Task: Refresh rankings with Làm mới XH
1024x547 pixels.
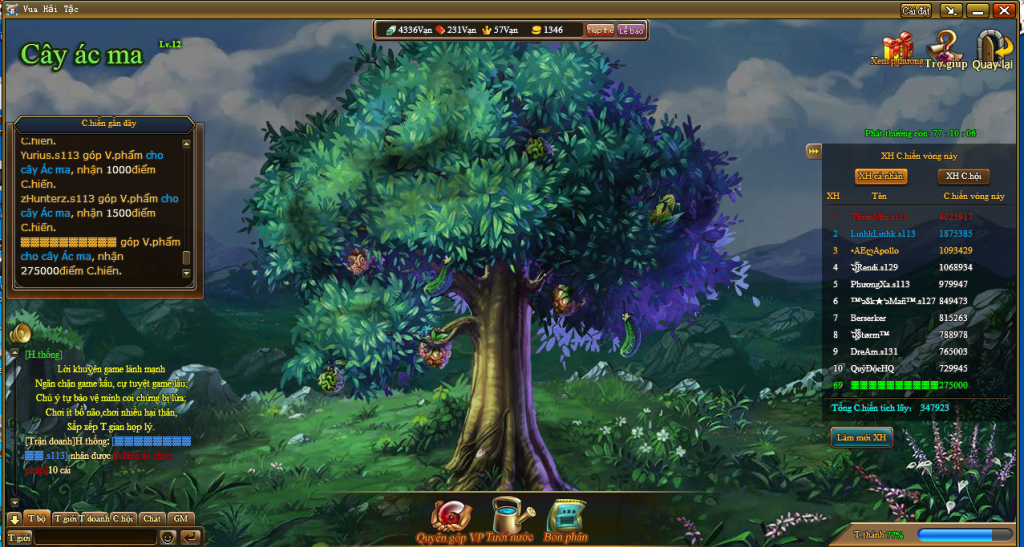Action: coord(861,437)
